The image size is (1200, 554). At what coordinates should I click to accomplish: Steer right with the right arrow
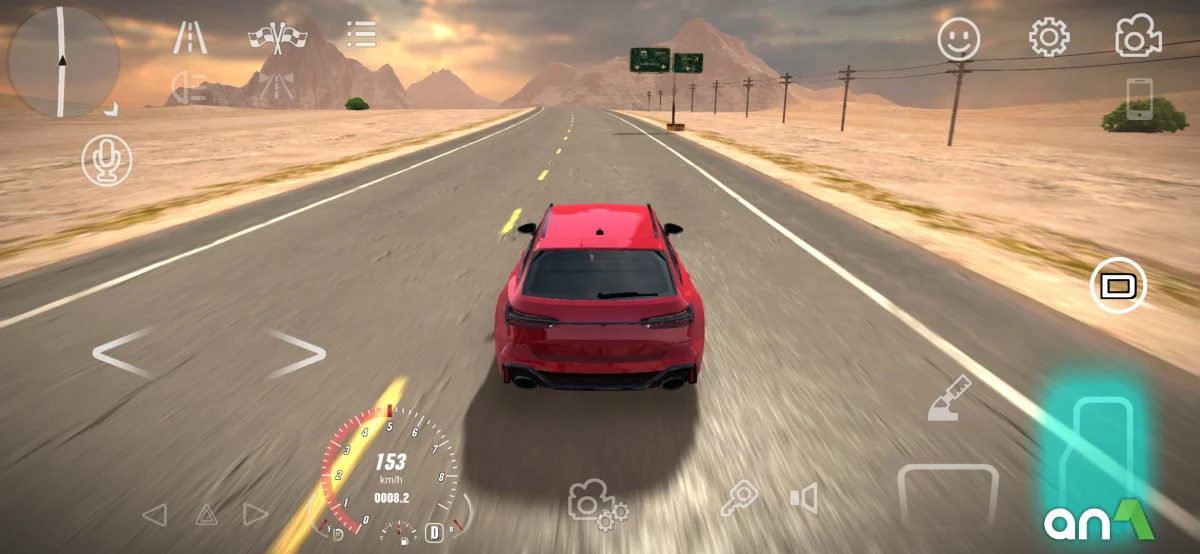(x=297, y=353)
